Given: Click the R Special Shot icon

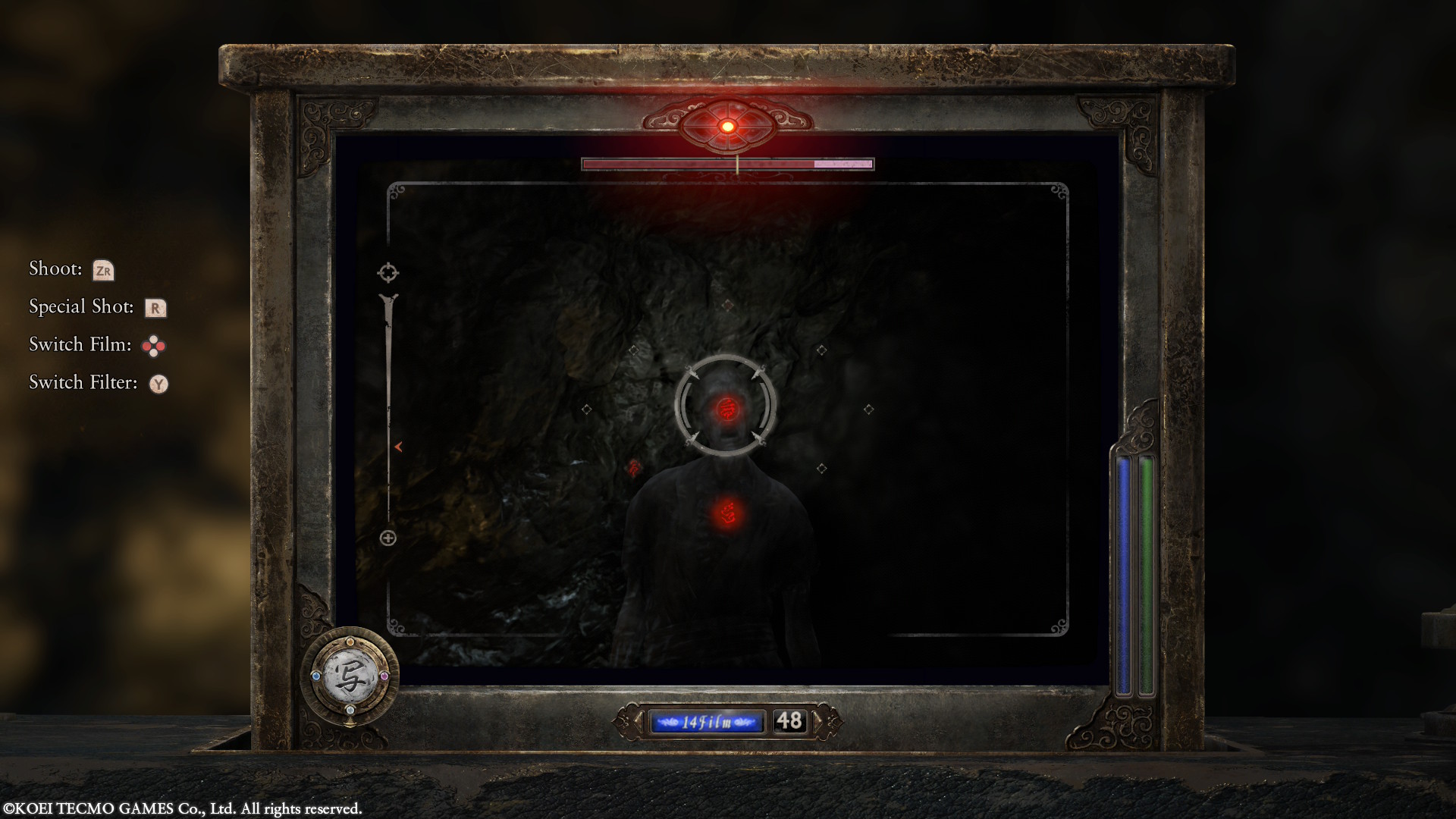Looking at the screenshot, I should point(157,307).
